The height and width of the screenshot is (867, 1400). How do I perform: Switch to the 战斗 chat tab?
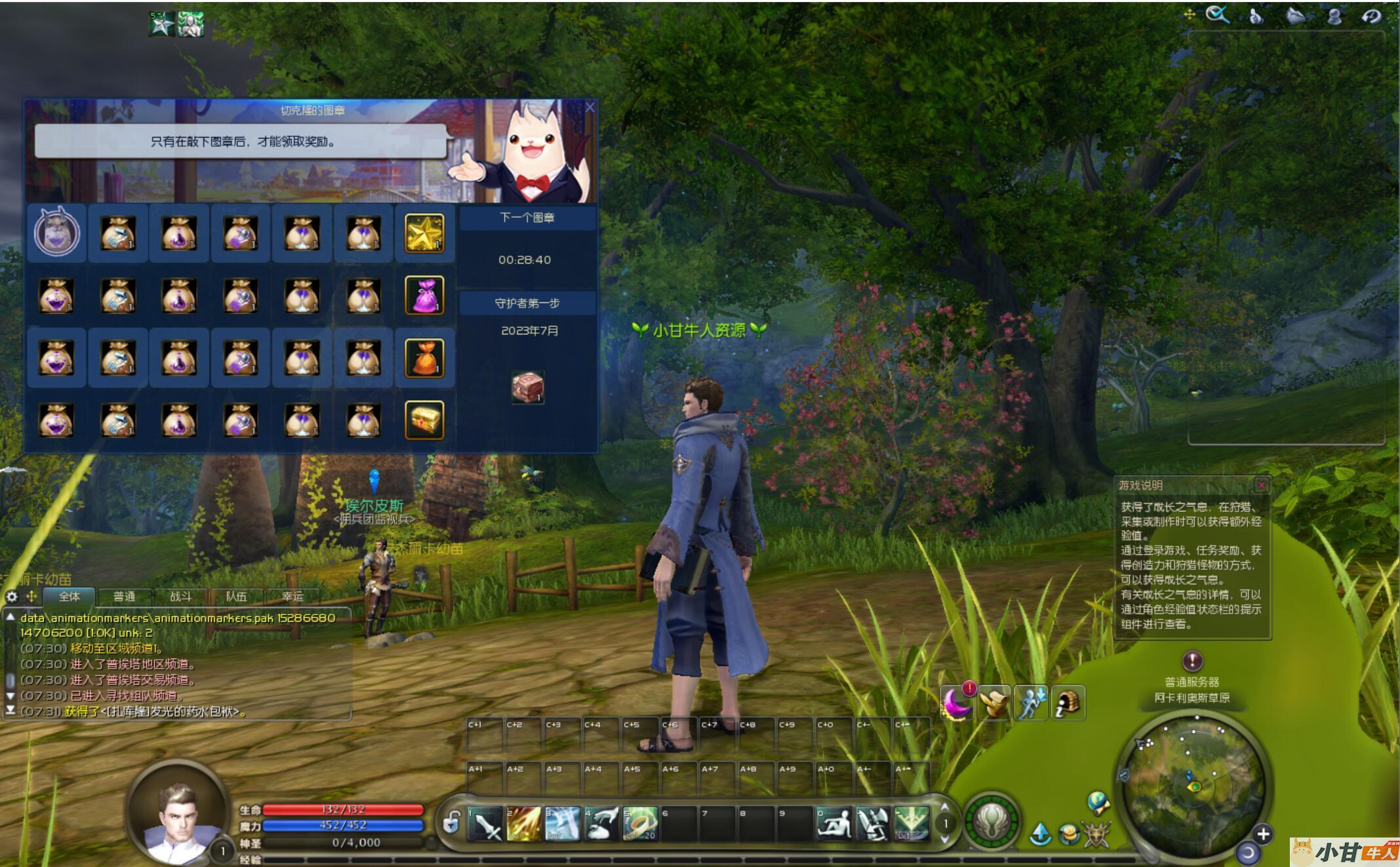tap(180, 596)
